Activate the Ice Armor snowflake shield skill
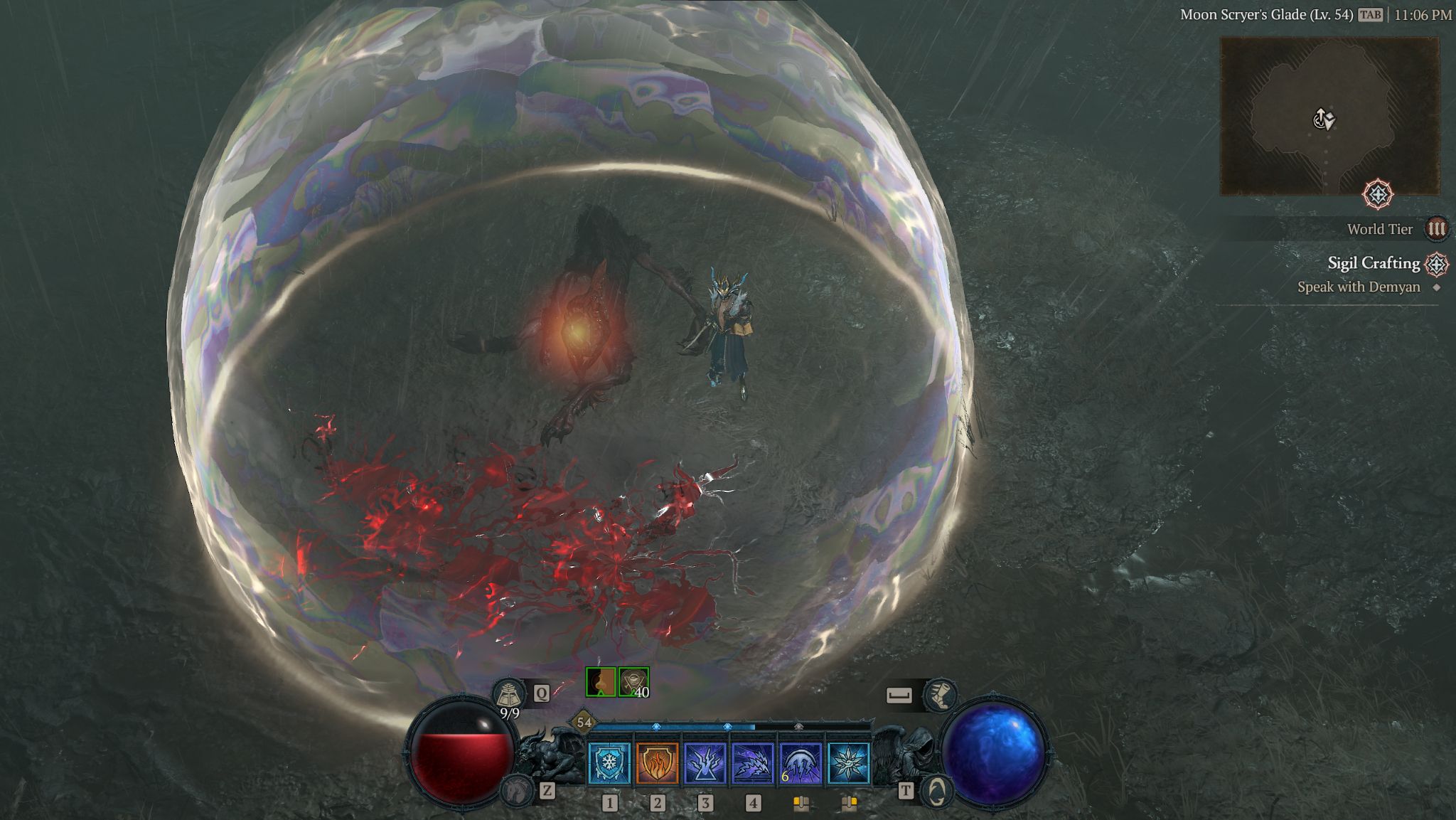1456x820 pixels. point(609,763)
